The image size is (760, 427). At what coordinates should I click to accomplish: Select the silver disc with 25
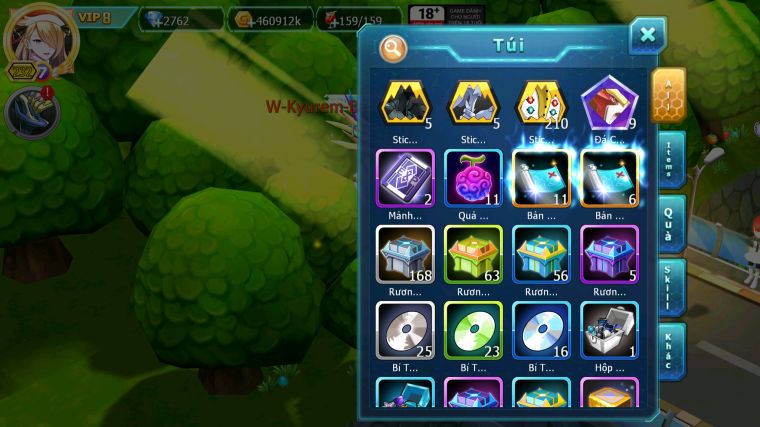404,331
